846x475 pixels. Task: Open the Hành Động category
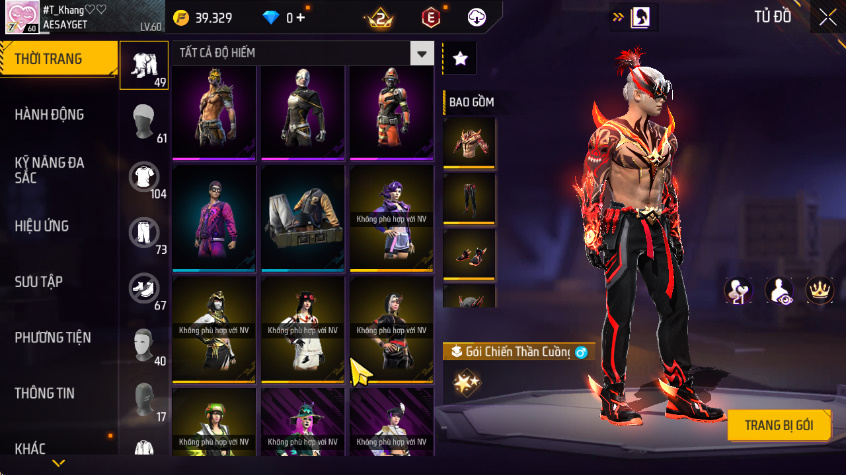pyautogui.click(x=49, y=115)
